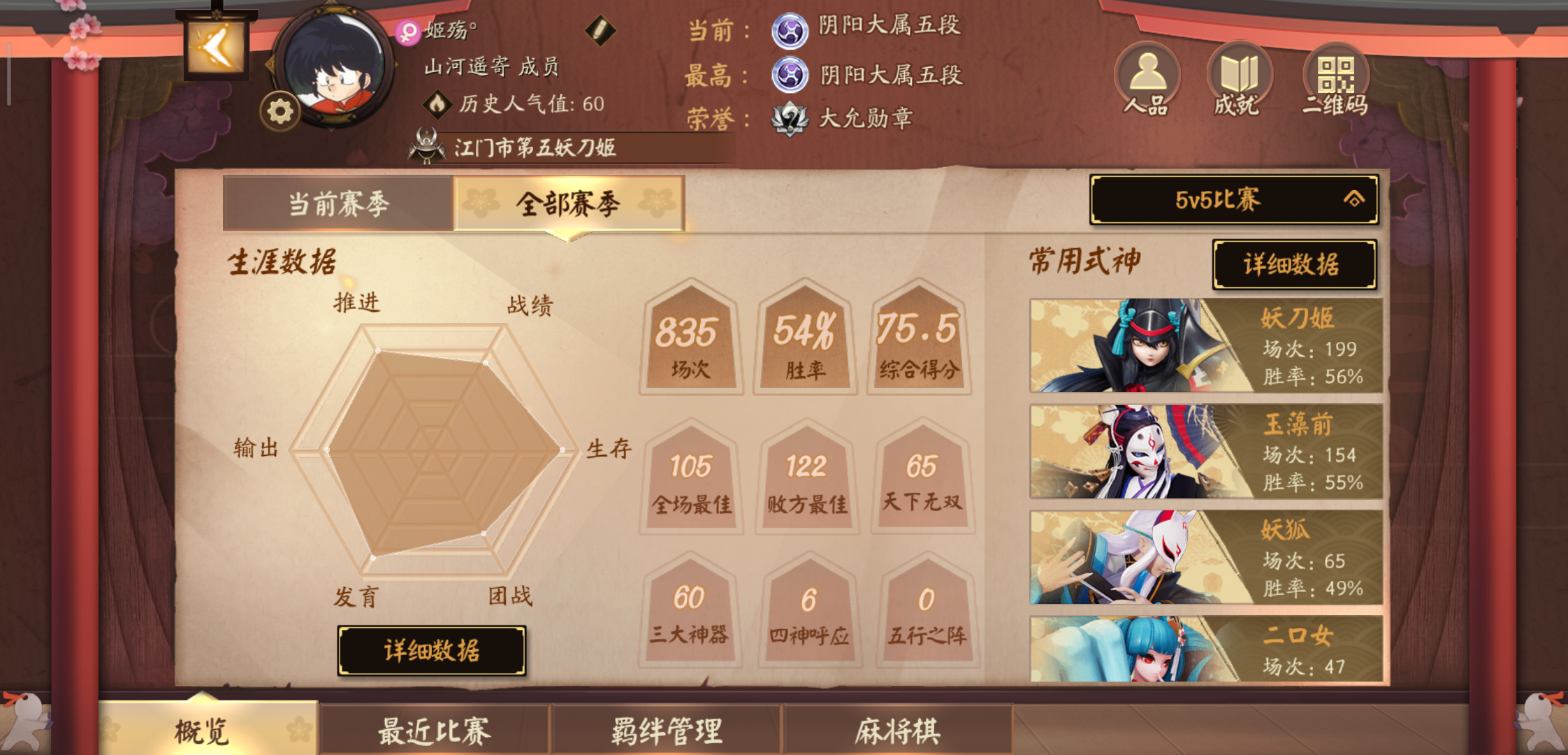Click 详细数据 below the radar chart
The image size is (1568, 755).
pyautogui.click(x=433, y=649)
